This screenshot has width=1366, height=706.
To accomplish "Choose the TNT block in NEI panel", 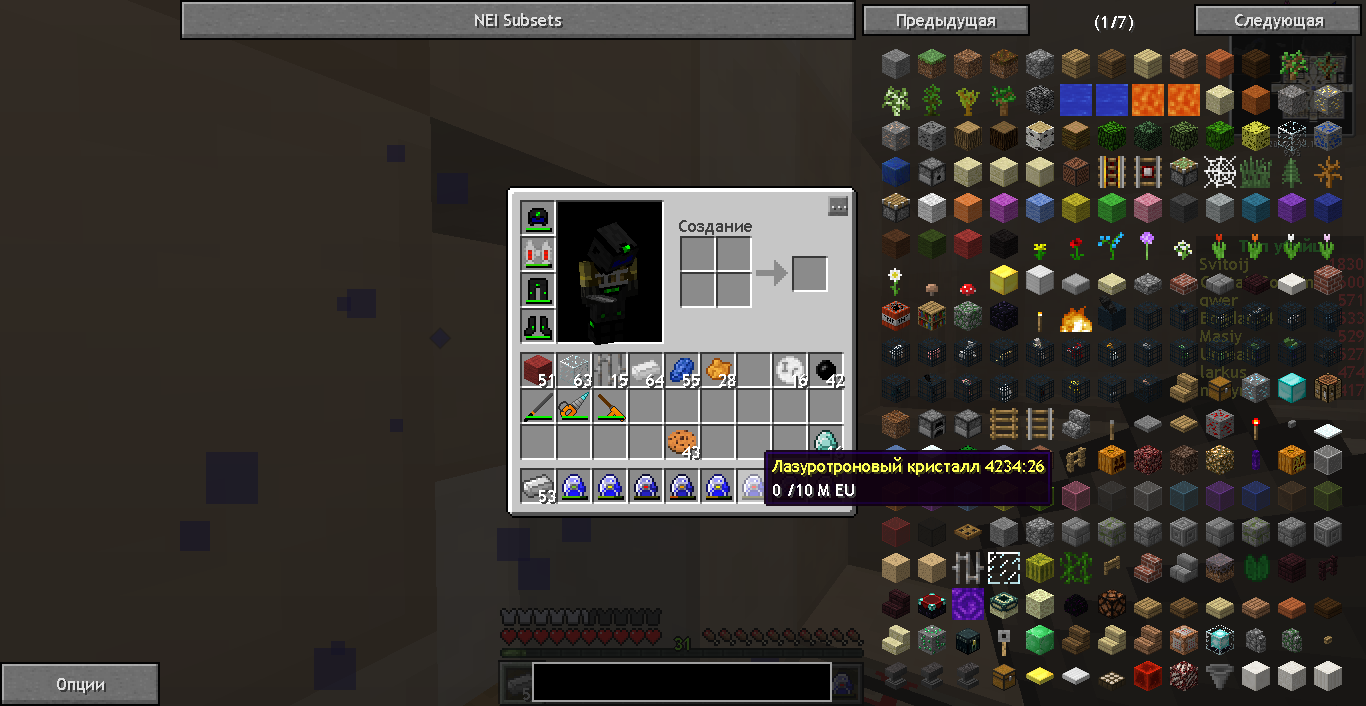I will click(895, 317).
